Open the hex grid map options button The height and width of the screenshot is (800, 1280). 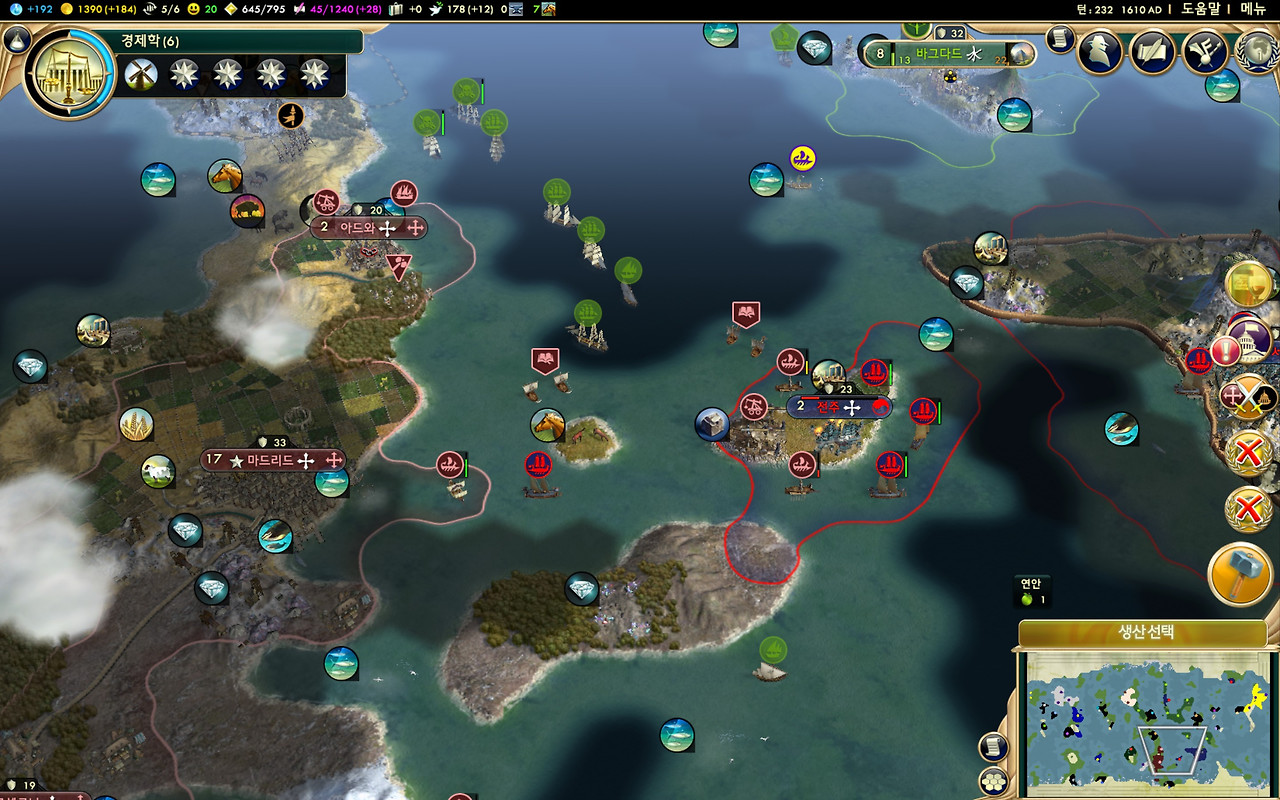(x=993, y=780)
